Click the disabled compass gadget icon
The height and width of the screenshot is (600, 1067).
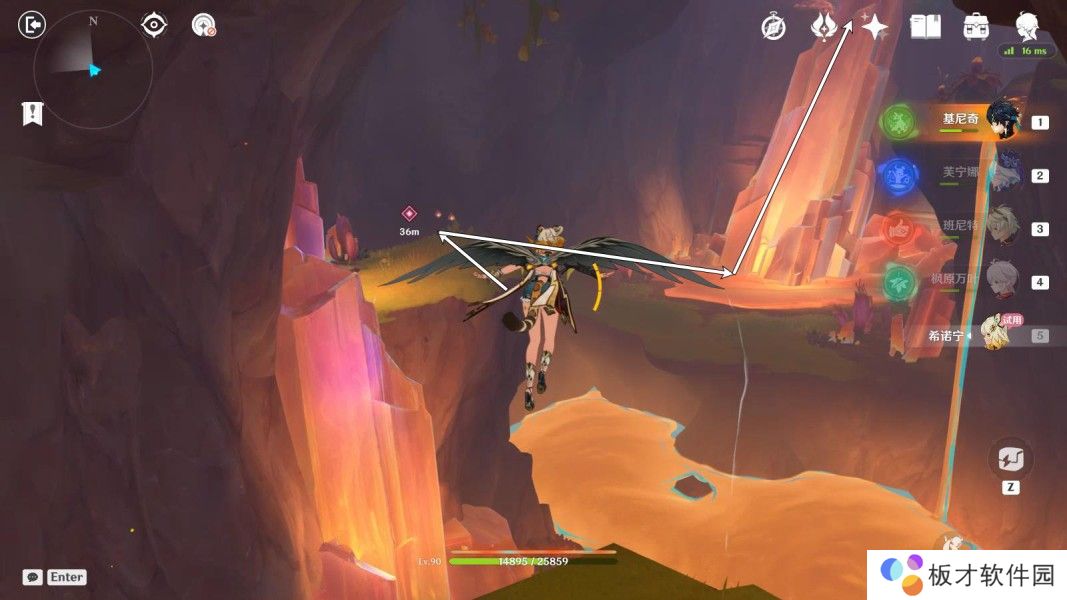click(x=203, y=25)
